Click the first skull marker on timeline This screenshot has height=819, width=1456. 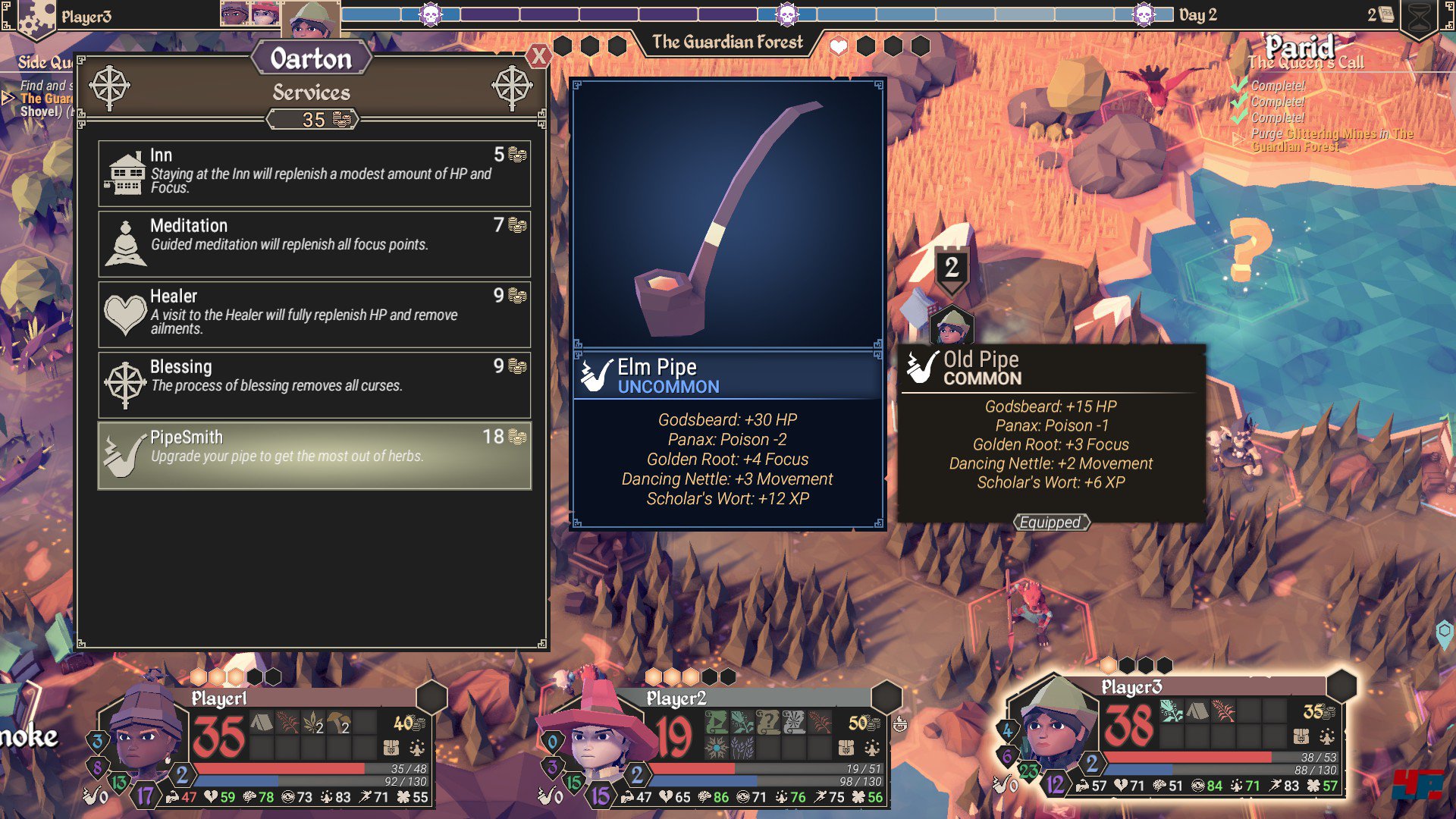(431, 14)
